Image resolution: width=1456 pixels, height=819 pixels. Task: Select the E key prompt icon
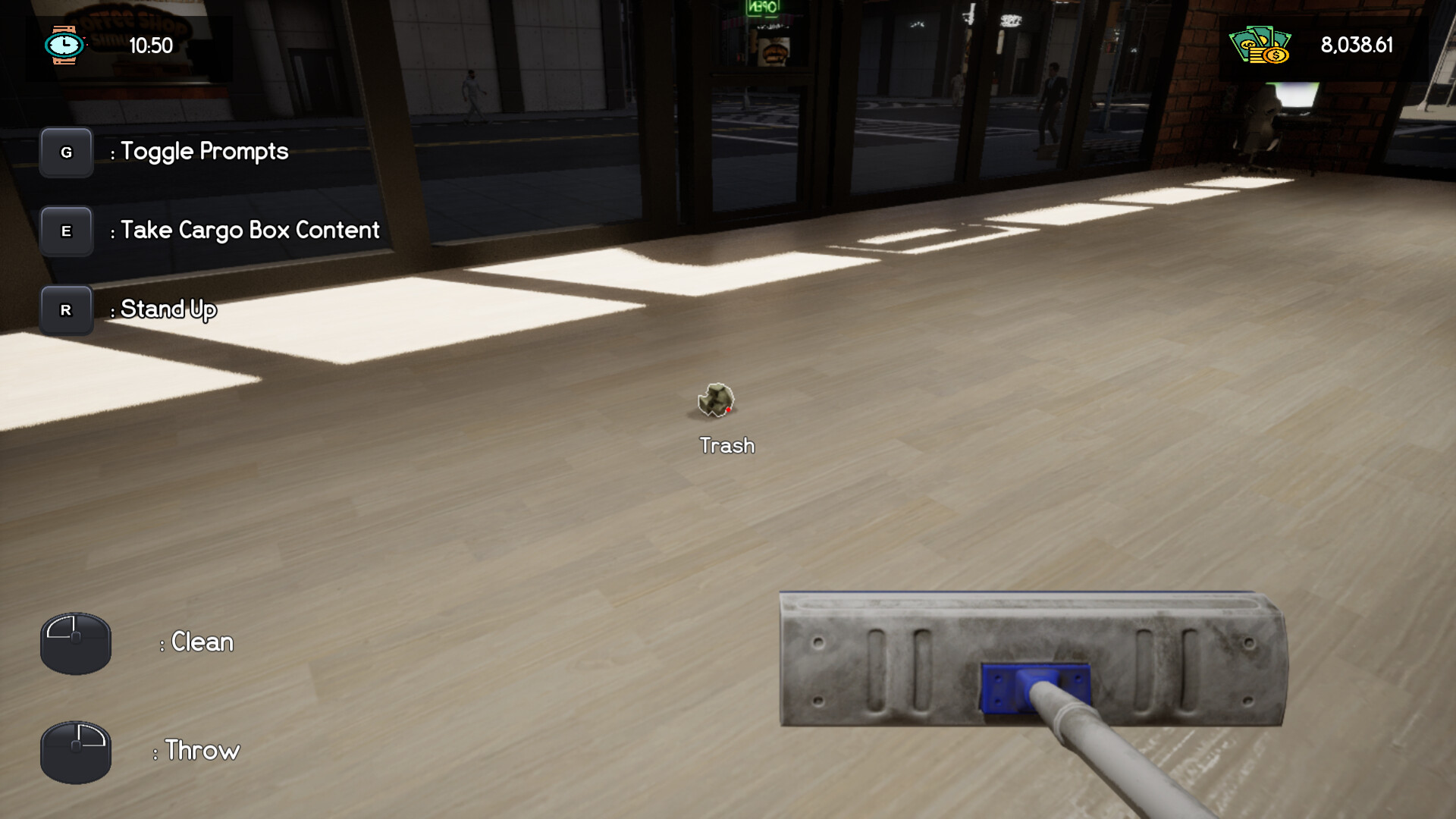click(67, 231)
